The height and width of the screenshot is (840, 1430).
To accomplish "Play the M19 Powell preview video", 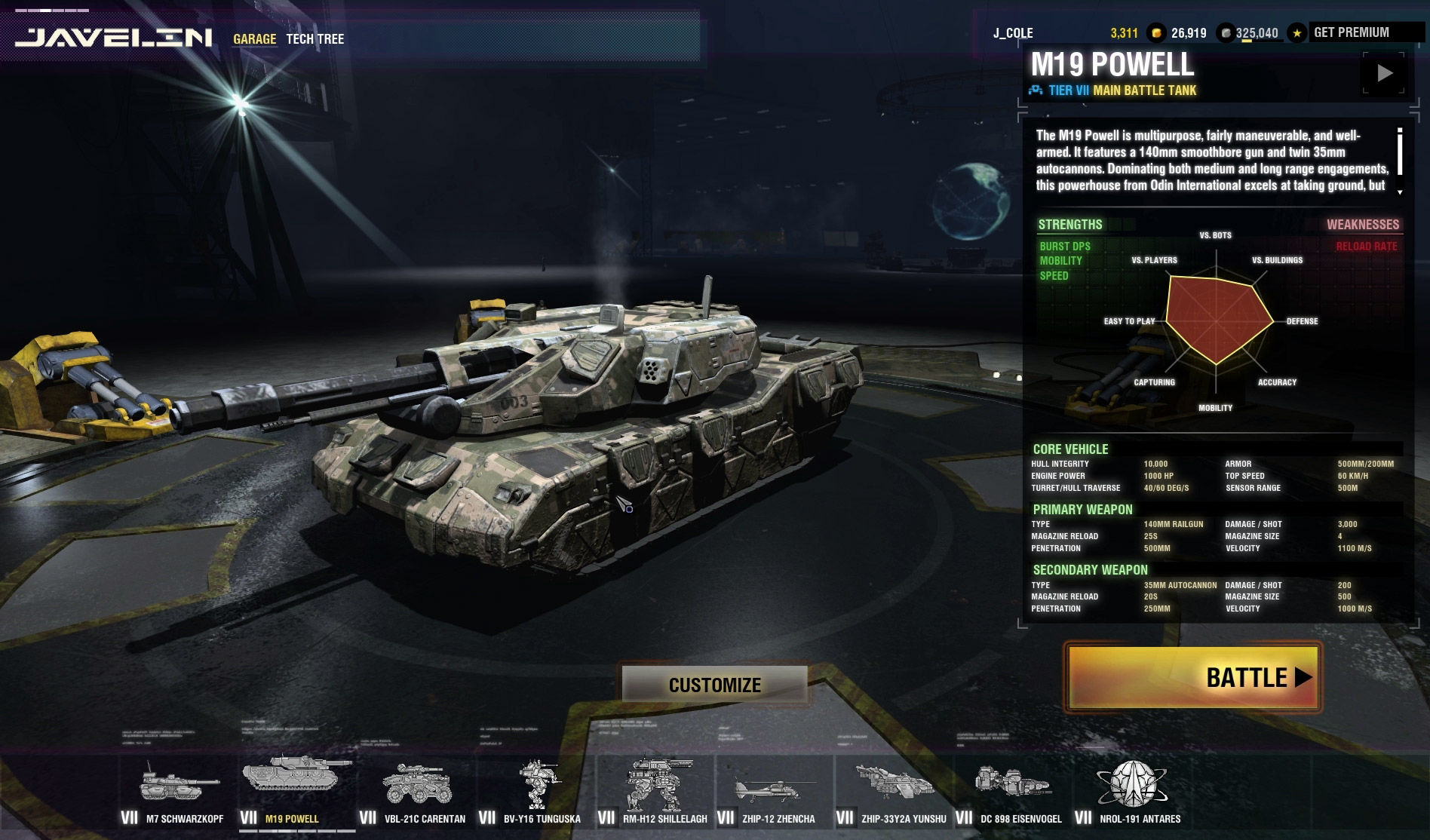I will (x=1384, y=73).
